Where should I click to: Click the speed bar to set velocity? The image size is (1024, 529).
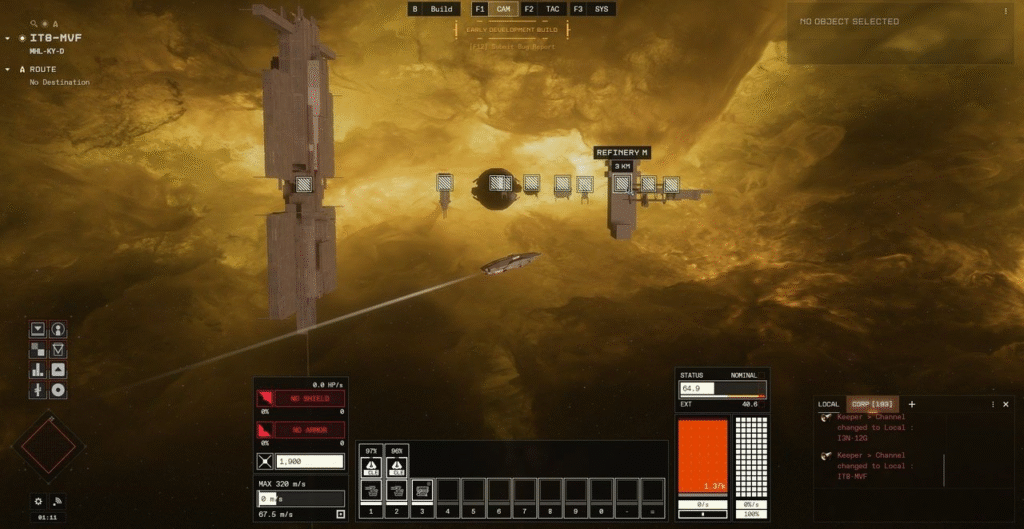point(301,498)
